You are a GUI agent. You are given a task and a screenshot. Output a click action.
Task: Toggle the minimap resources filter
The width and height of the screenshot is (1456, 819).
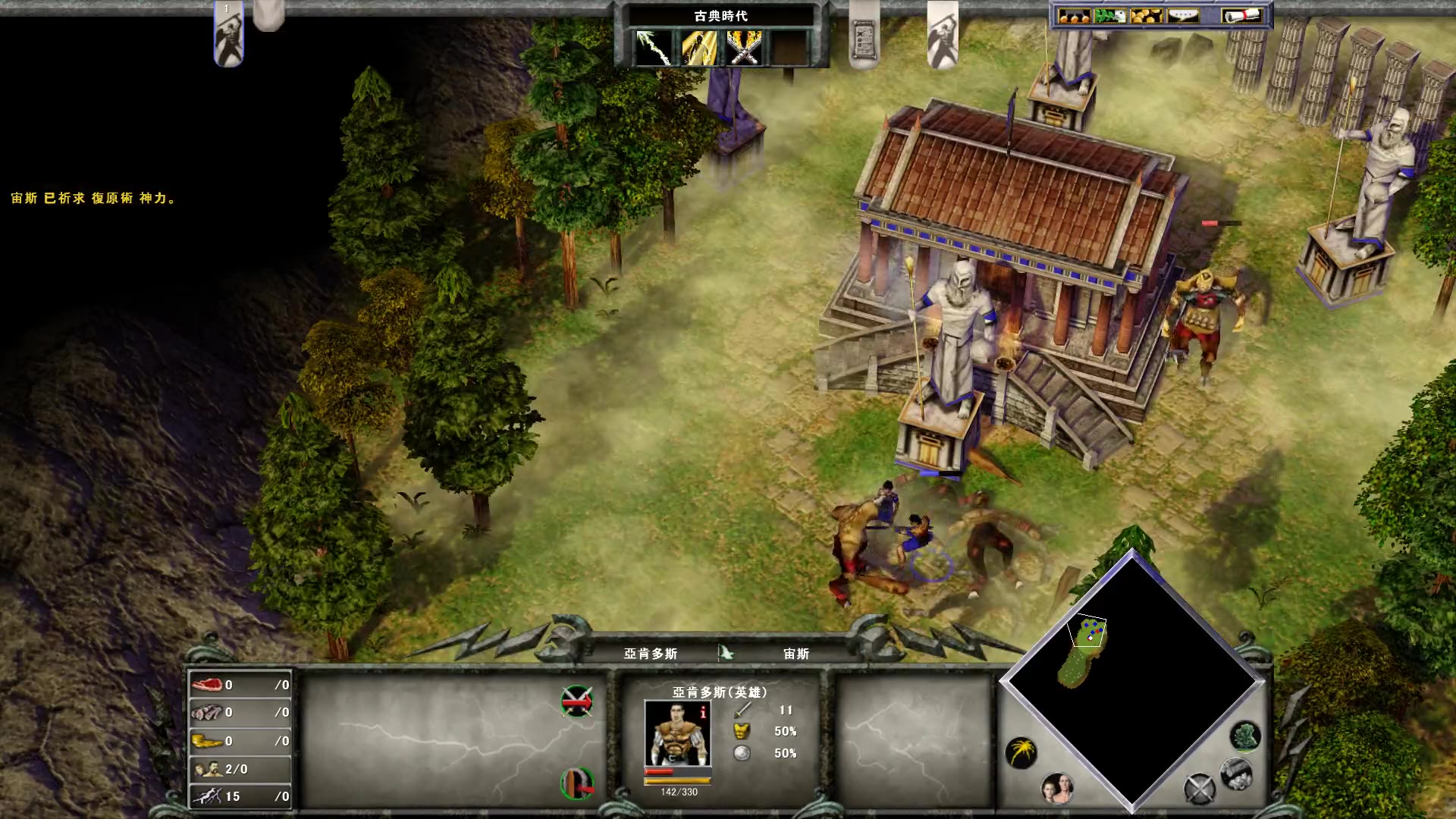point(1236,773)
